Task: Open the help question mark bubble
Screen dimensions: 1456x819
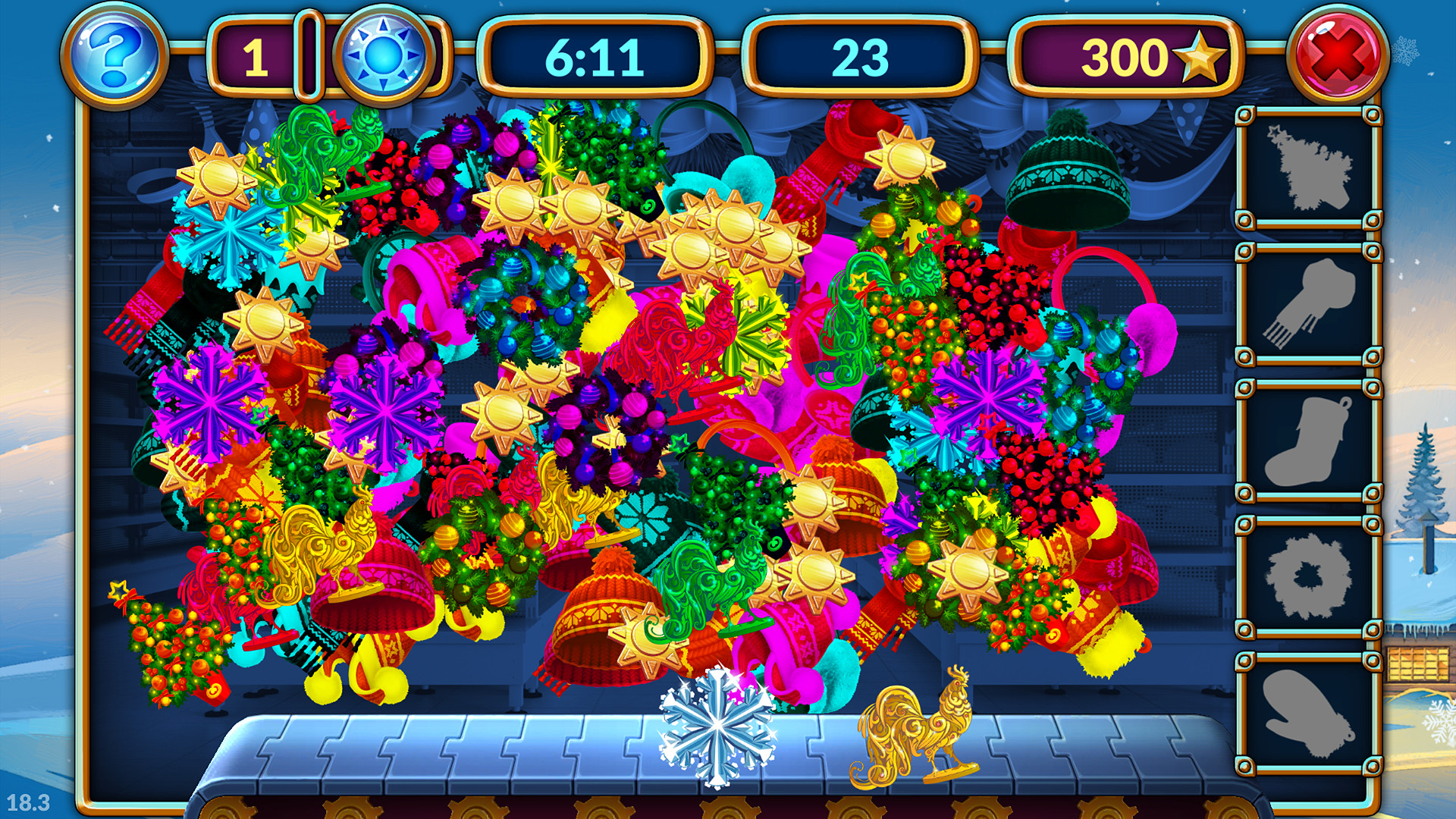Action: point(115,53)
